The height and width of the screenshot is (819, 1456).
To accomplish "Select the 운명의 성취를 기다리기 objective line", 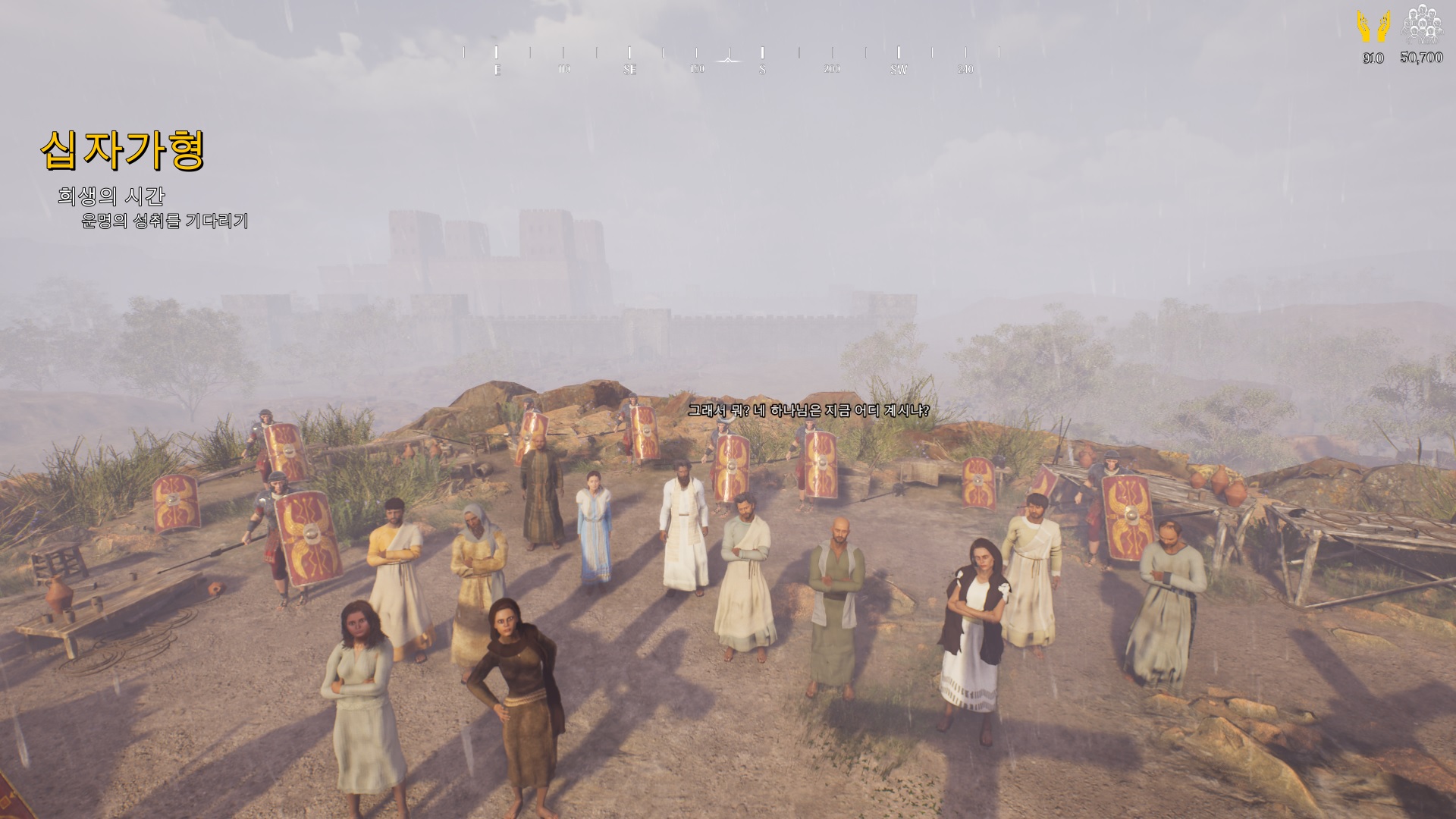I will click(165, 221).
